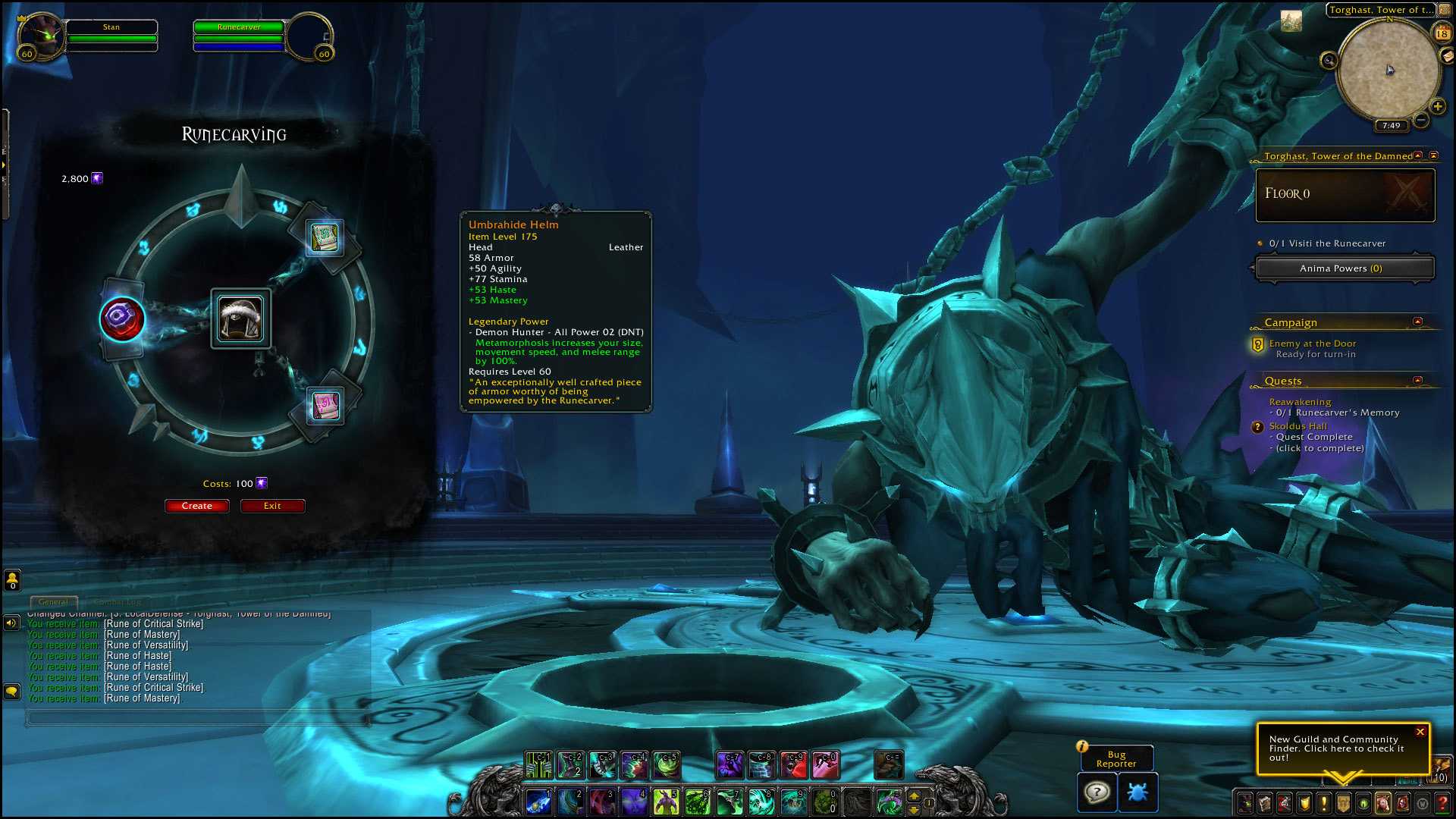The width and height of the screenshot is (1456, 819).
Task: Select the red legendary power rune slot
Action: point(122,318)
